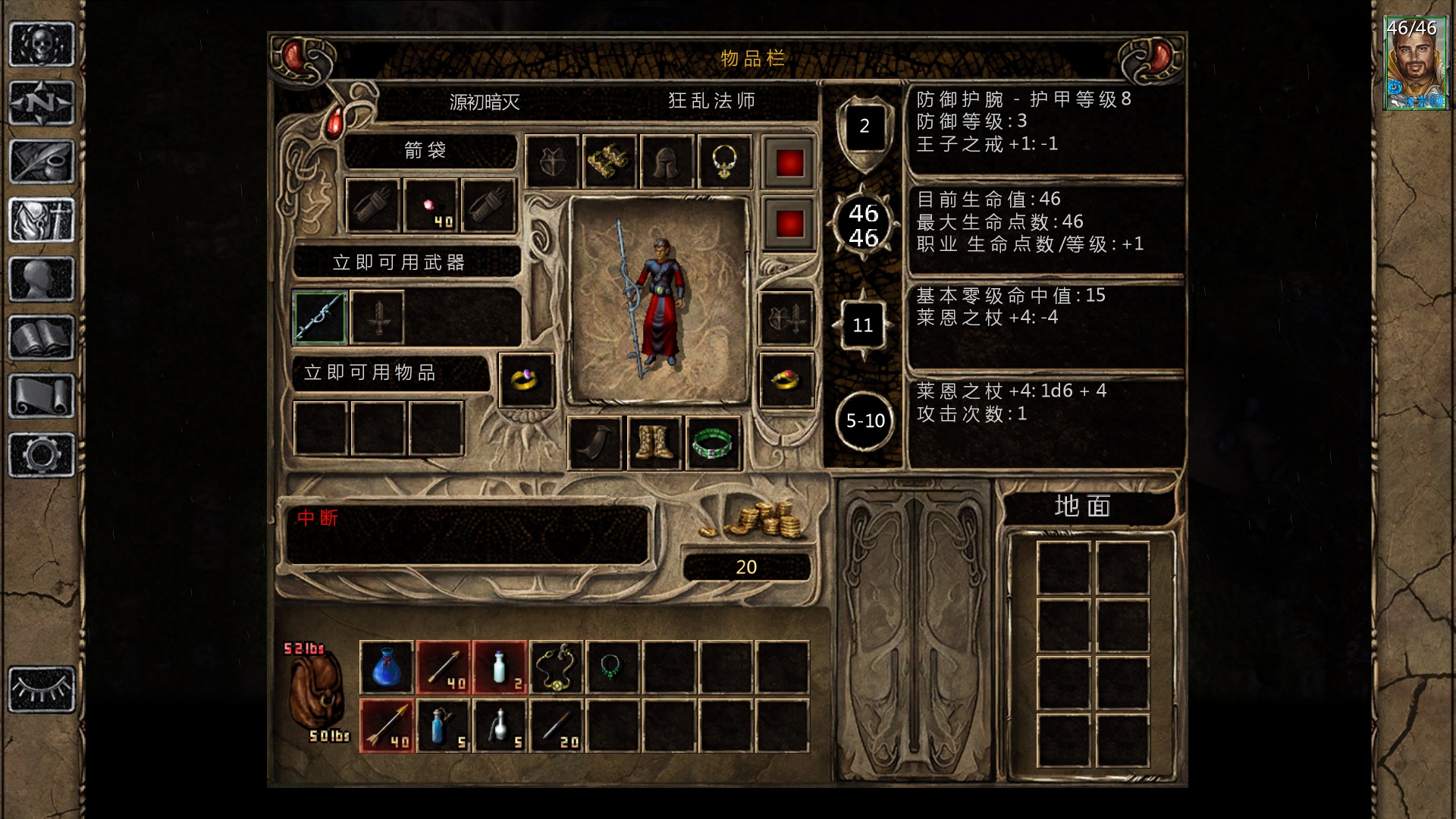Choose the equipped boots slot
Viewport: 1456px width, 819px height.
click(654, 443)
